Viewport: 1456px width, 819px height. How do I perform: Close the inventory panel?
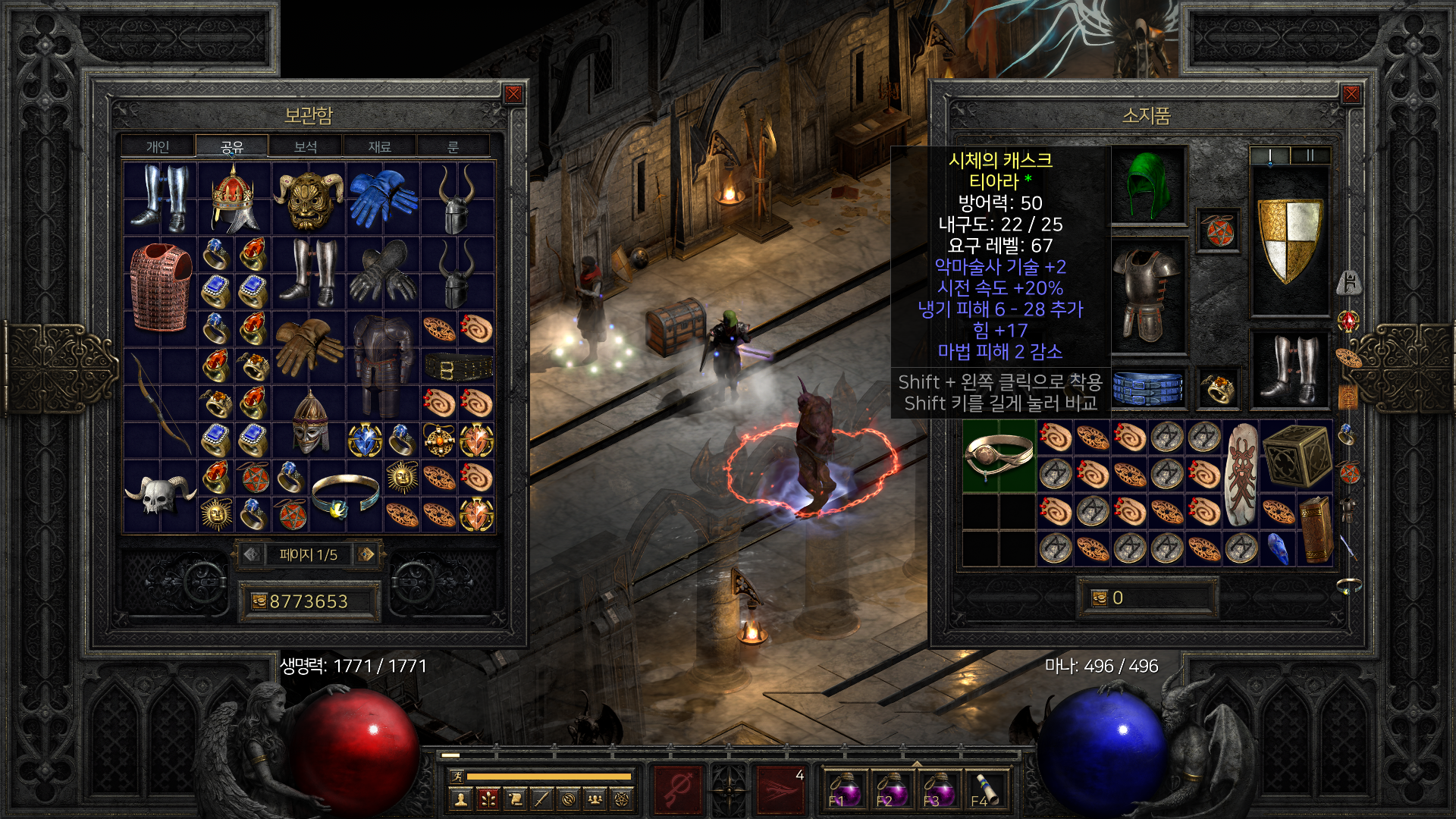(x=1351, y=94)
